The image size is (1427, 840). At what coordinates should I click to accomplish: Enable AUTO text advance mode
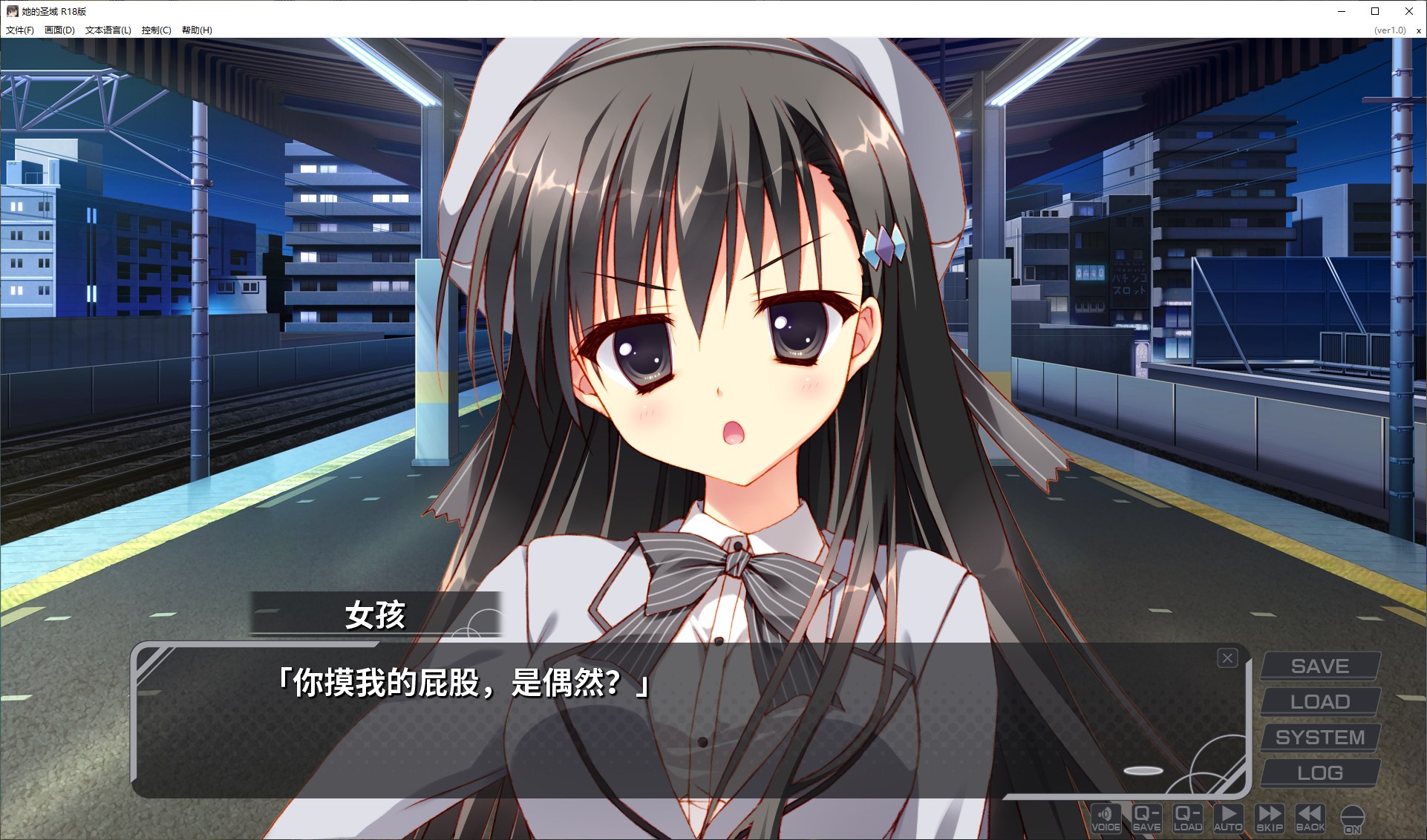(x=1229, y=818)
